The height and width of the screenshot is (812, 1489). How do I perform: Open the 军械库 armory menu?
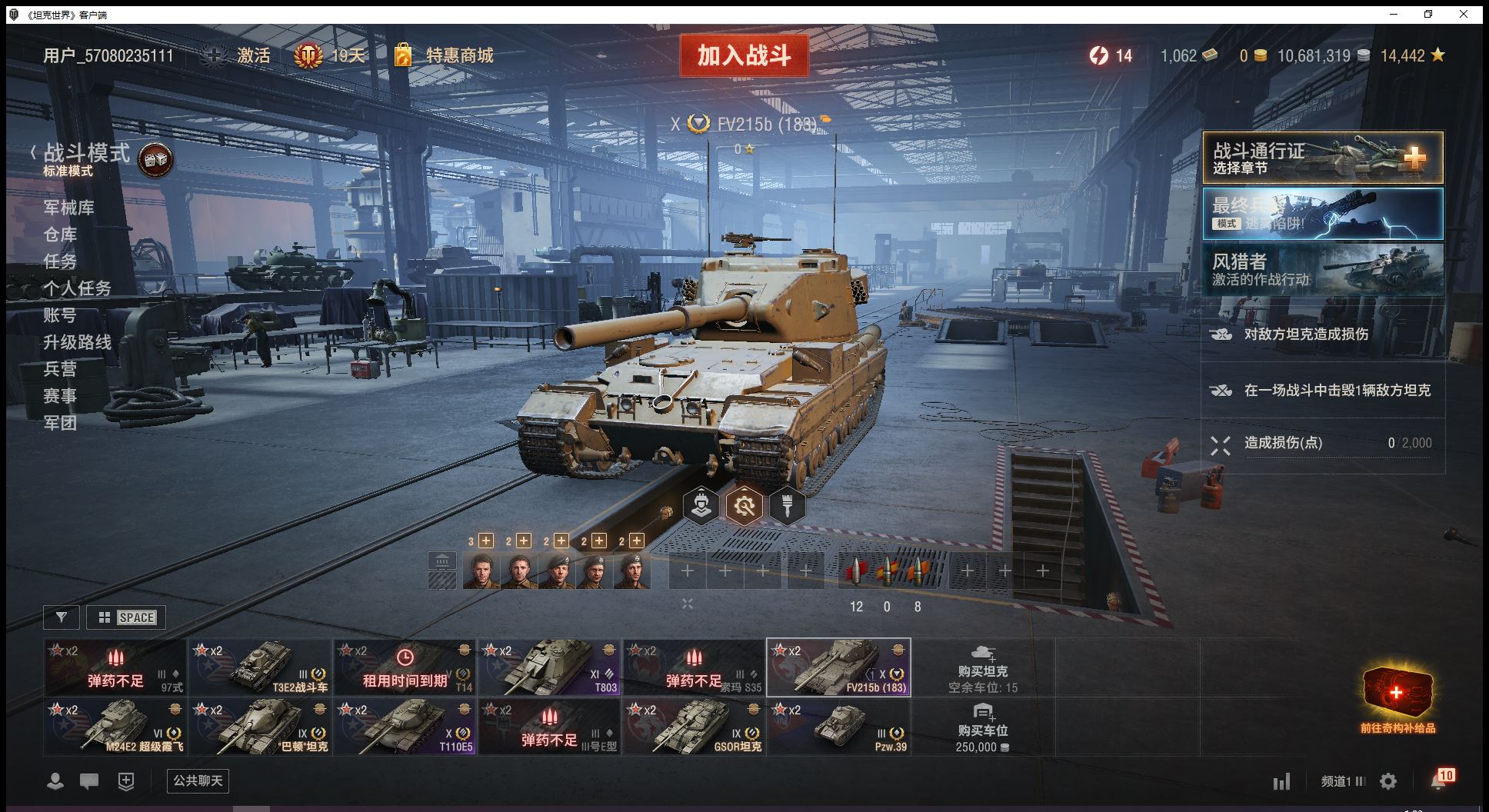[69, 208]
